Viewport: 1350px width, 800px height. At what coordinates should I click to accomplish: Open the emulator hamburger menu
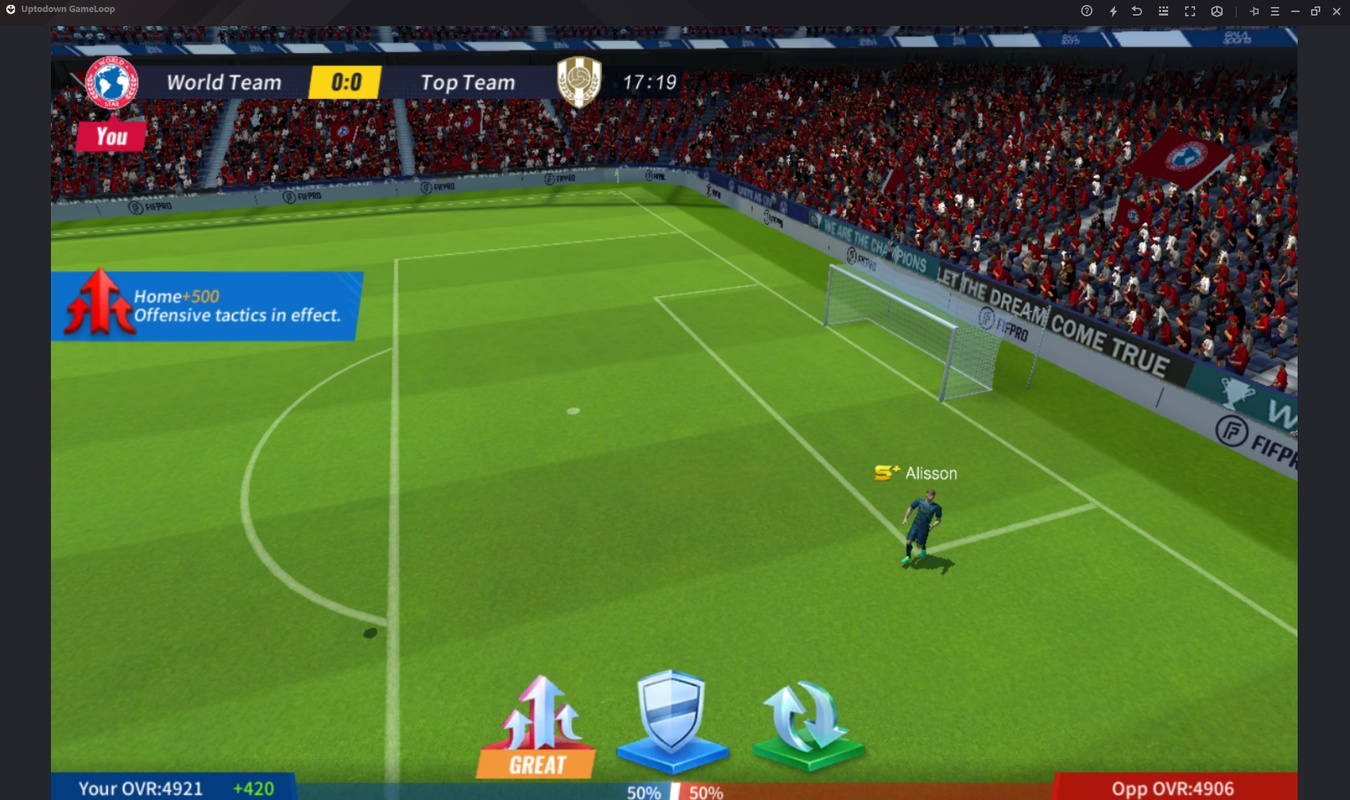click(1275, 11)
